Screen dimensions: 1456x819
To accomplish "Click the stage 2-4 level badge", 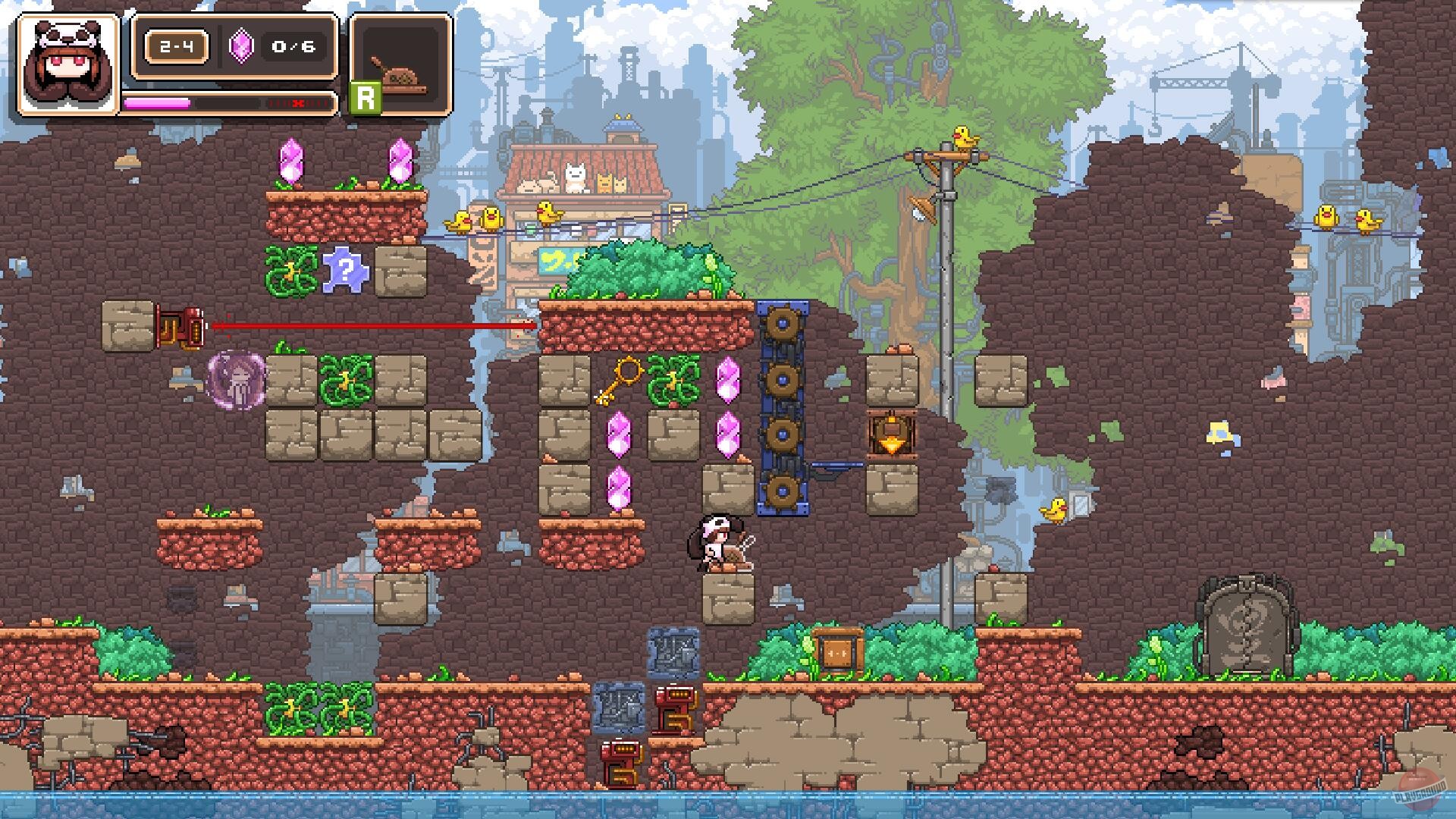I will click(x=176, y=46).
